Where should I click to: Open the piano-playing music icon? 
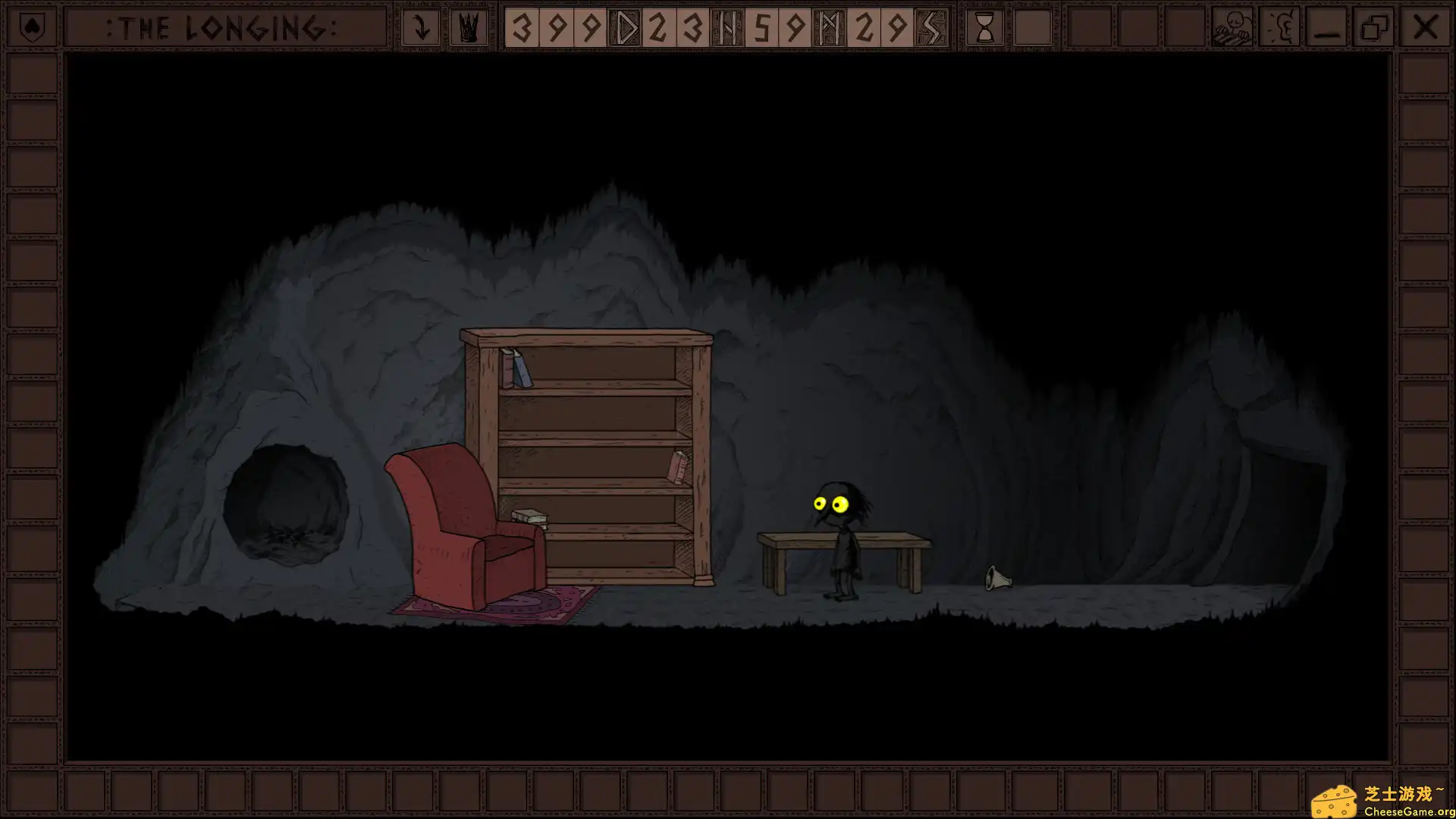coord(1232,28)
